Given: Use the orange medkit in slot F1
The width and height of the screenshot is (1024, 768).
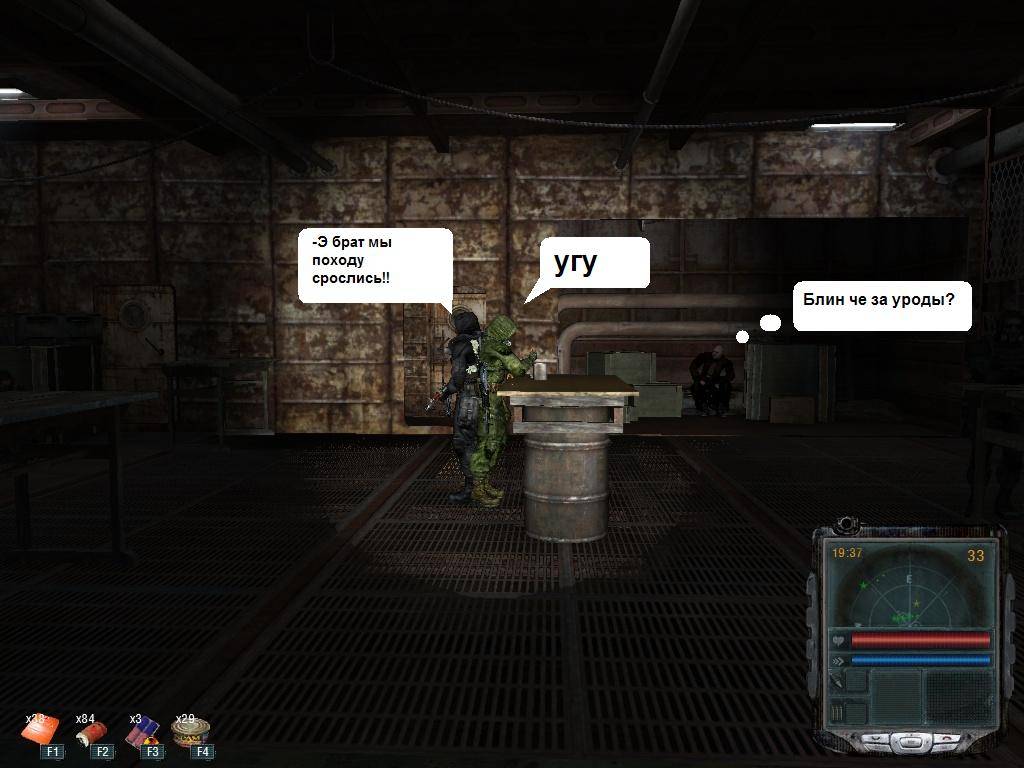Looking at the screenshot, I should (x=41, y=733).
